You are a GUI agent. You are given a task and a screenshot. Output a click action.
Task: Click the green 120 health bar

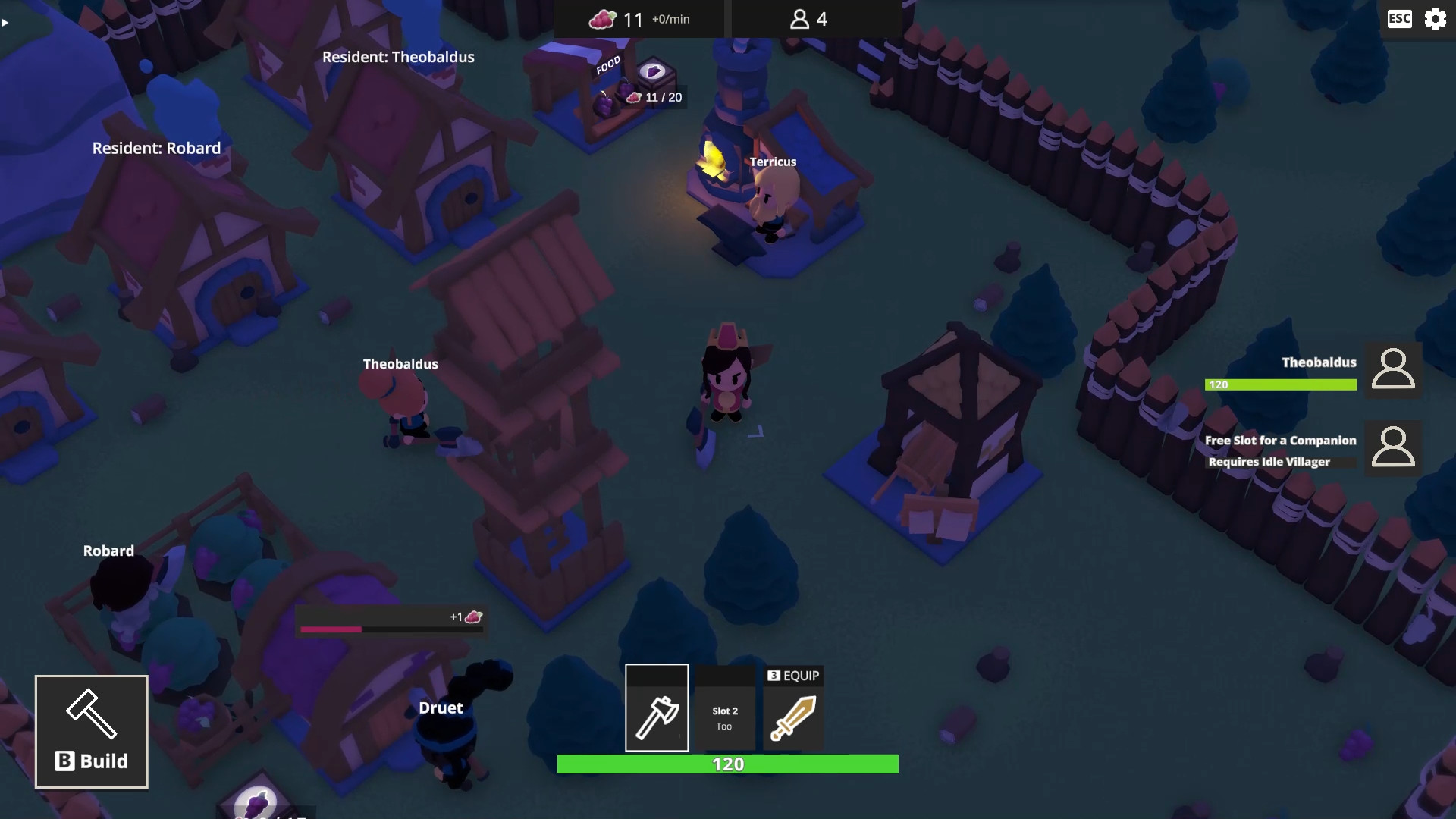click(727, 764)
